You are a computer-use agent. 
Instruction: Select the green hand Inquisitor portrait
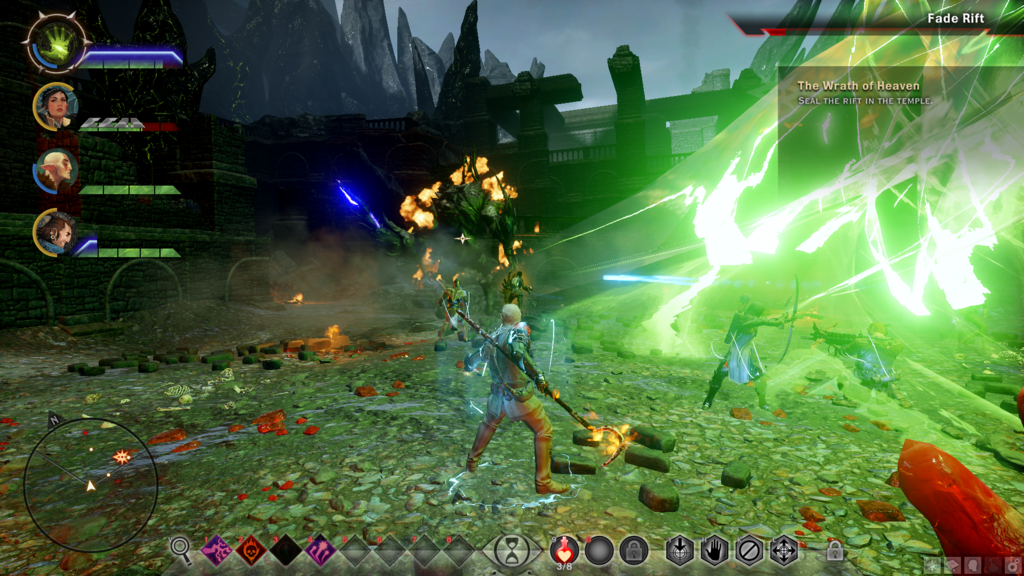[55, 44]
